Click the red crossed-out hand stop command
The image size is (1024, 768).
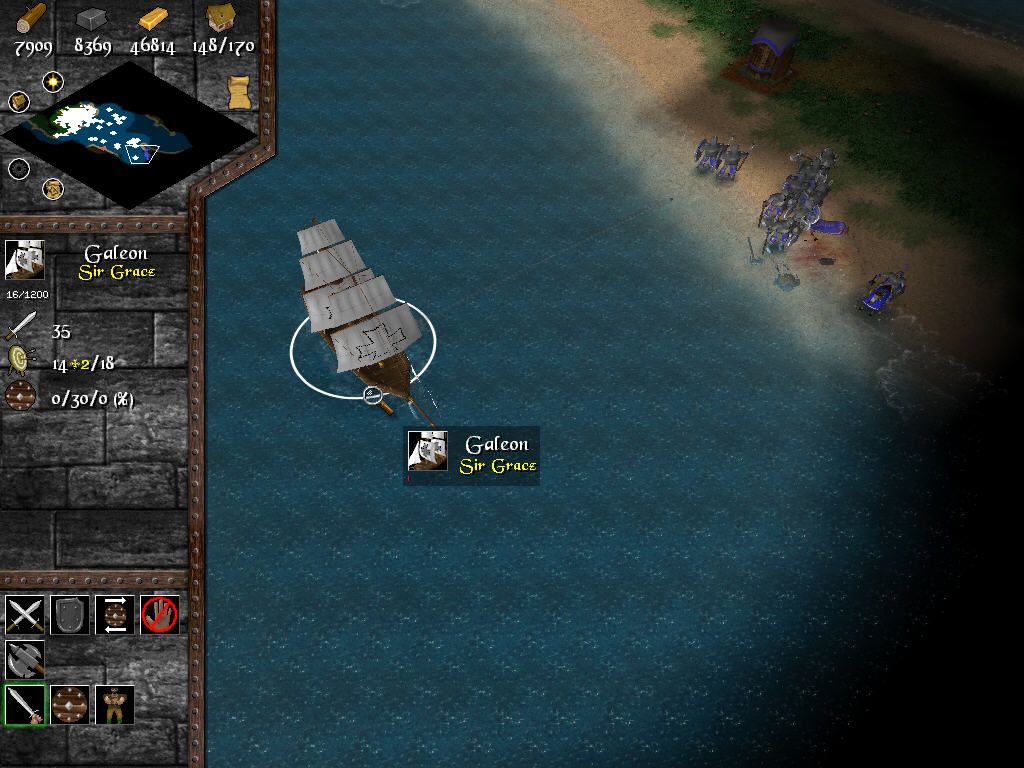tap(159, 614)
